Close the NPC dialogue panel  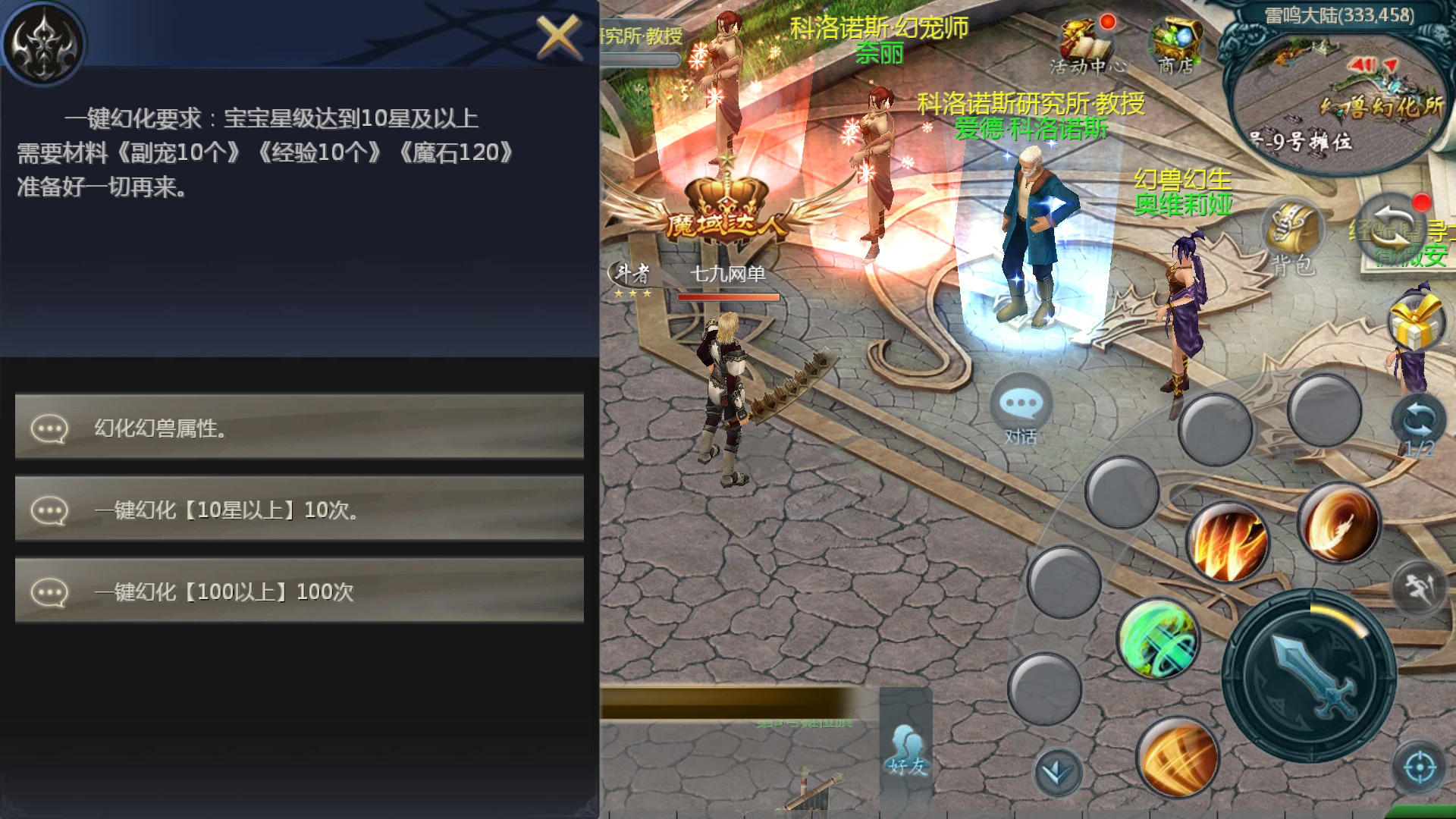pyautogui.click(x=557, y=36)
